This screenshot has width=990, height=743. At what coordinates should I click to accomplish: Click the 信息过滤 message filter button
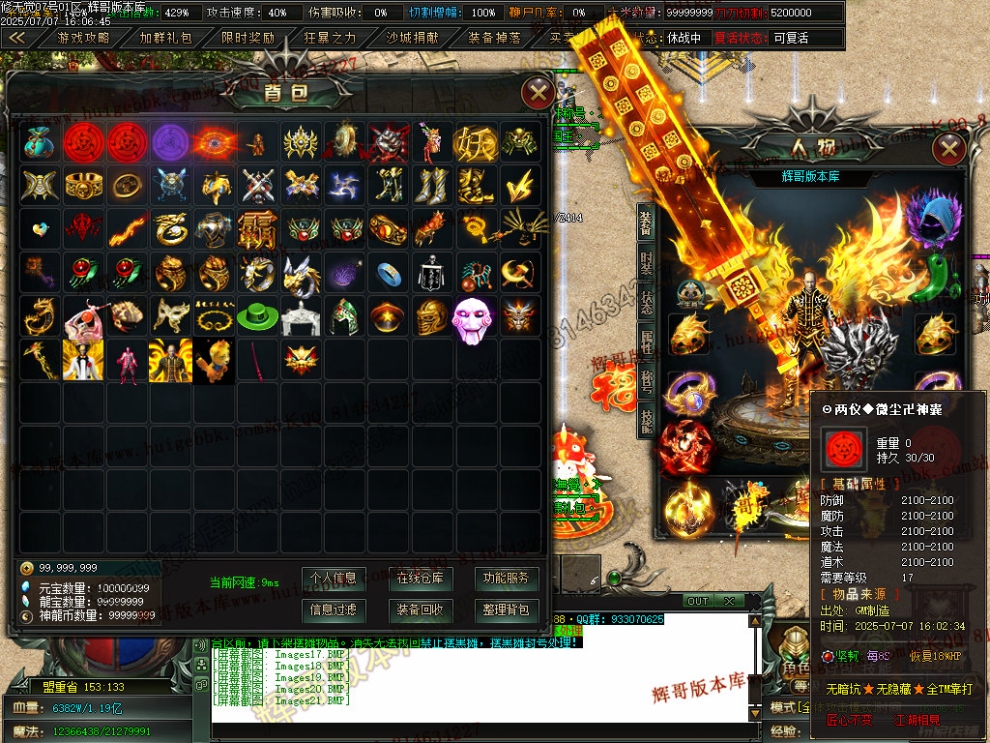333,609
